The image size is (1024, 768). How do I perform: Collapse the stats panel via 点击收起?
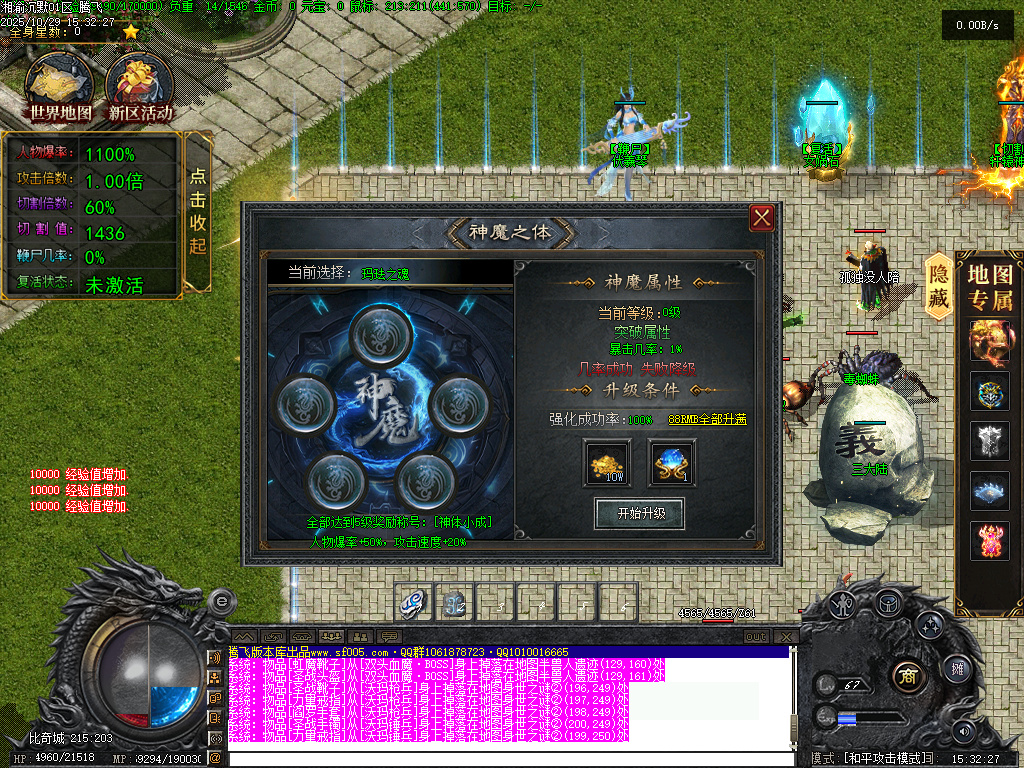click(x=198, y=212)
